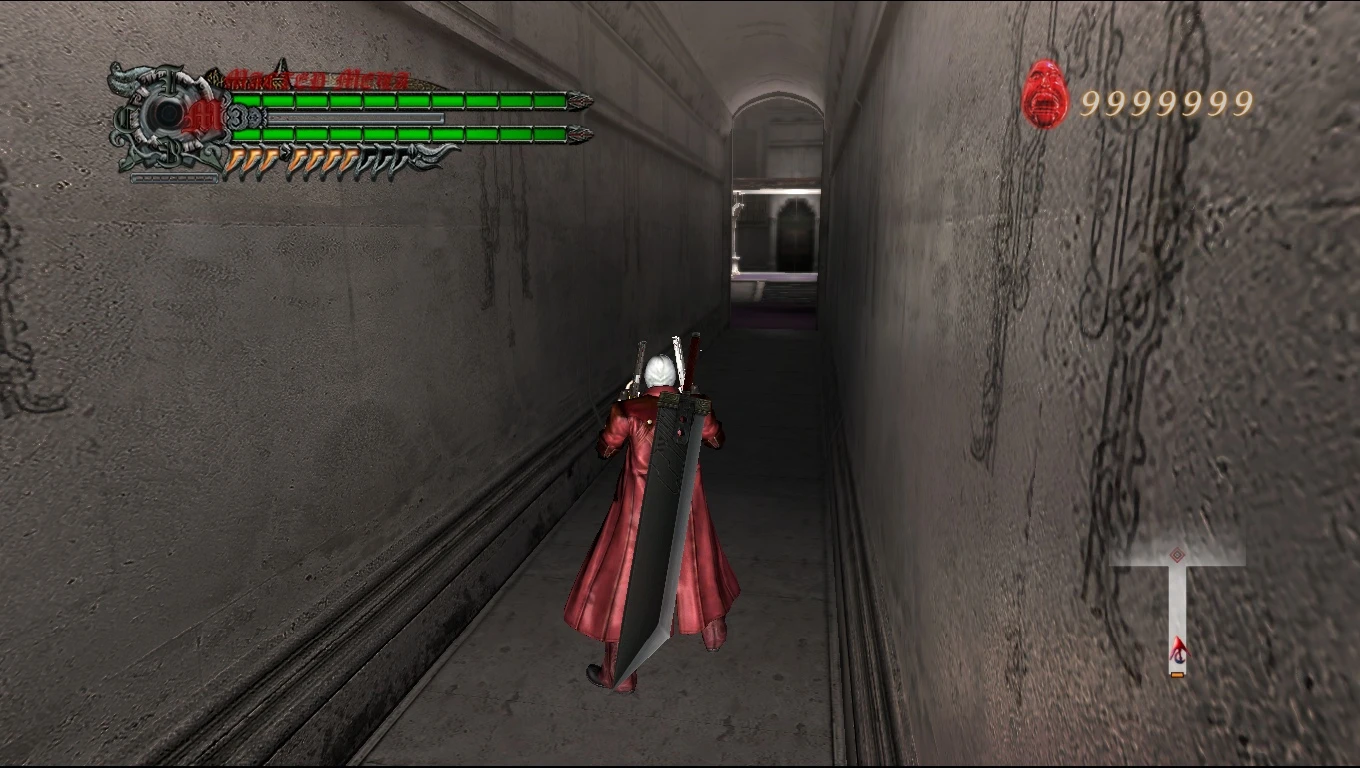The height and width of the screenshot is (768, 1360).
Task: Select the sword hilt at the health bar's end
Action: click(x=578, y=100)
